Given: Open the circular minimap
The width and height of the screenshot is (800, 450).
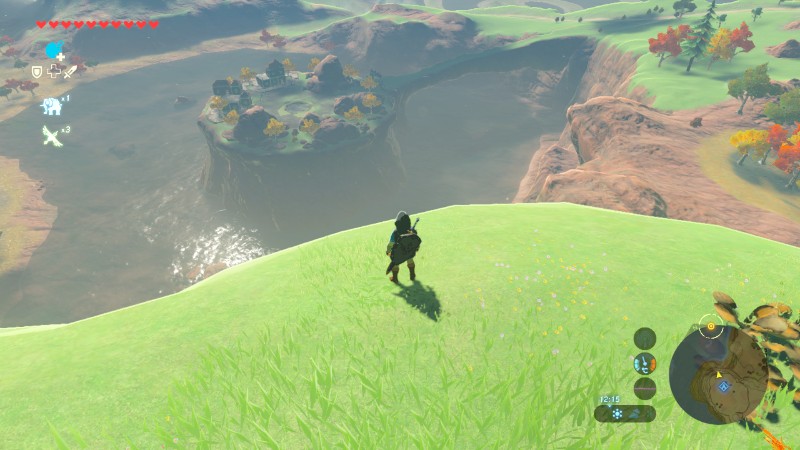Looking at the screenshot, I should (718, 375).
